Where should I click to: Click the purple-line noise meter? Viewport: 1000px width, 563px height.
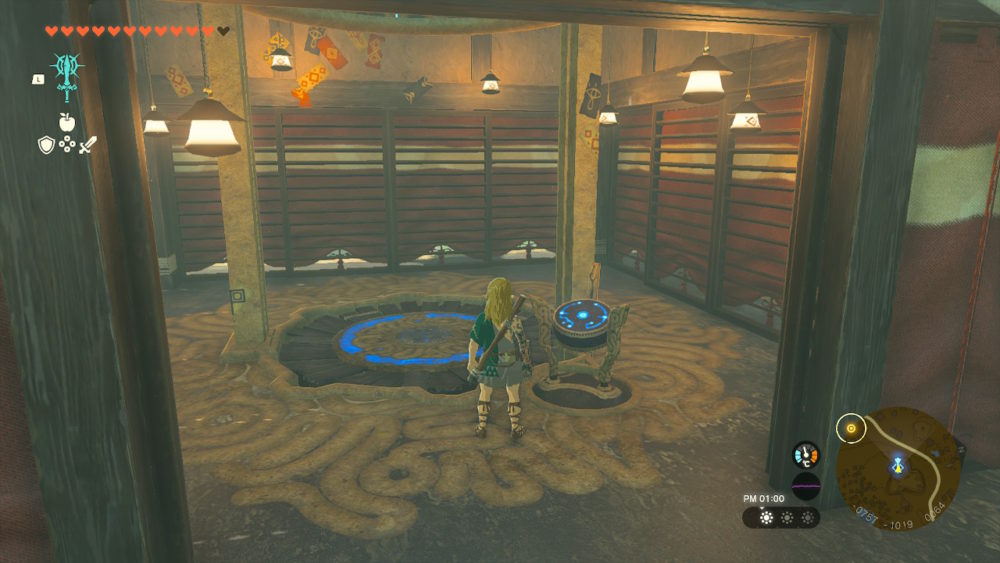[x=805, y=487]
